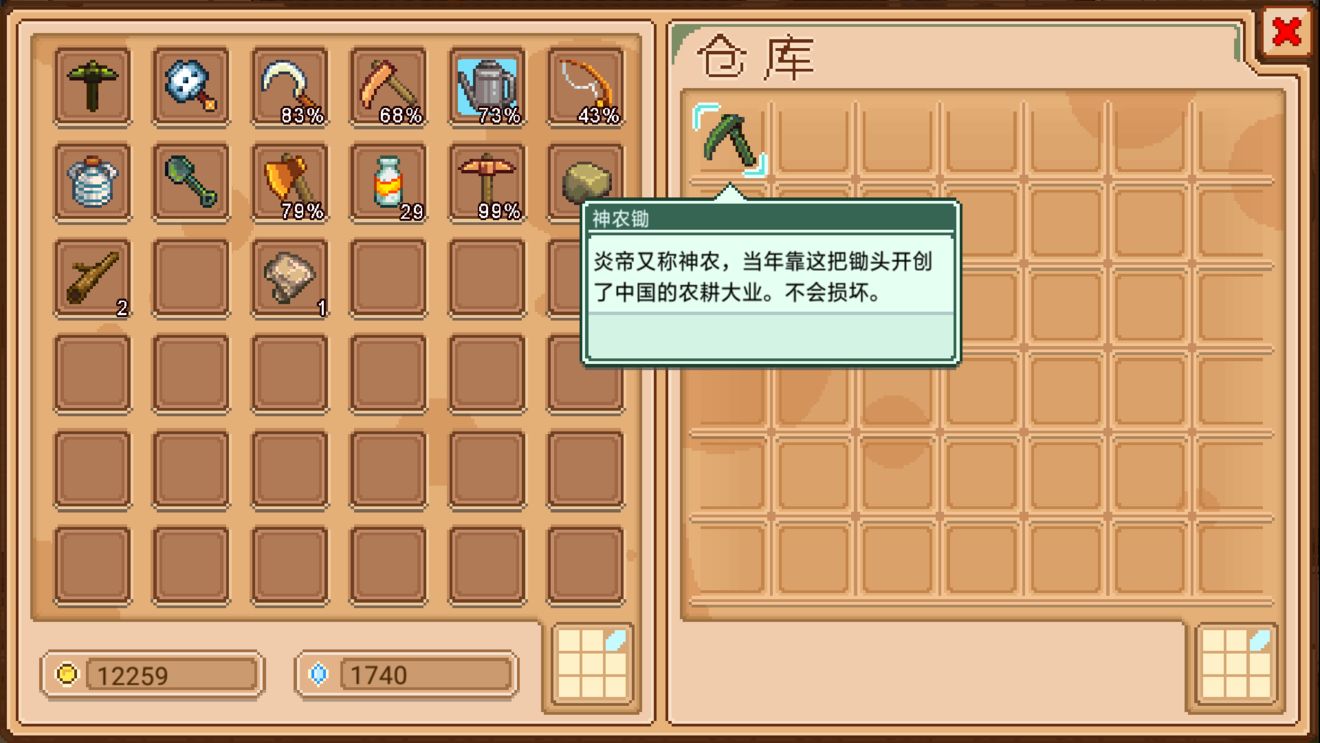Pick the sickle with 83% durability
Viewport: 1320px width, 743px height.
[x=289, y=85]
